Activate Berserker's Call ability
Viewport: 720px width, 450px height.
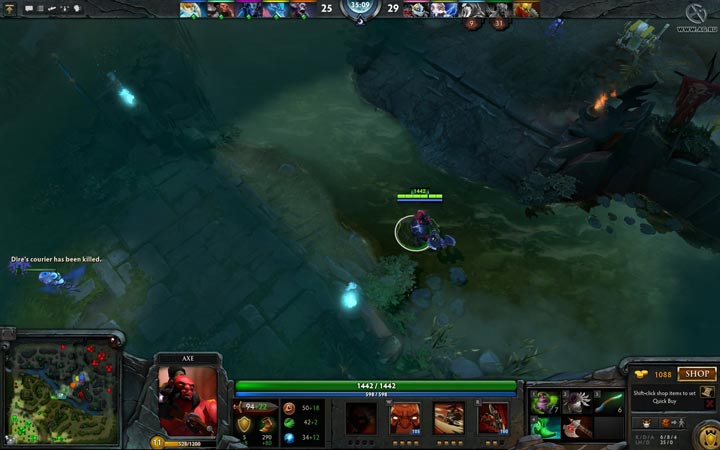[x=360, y=418]
